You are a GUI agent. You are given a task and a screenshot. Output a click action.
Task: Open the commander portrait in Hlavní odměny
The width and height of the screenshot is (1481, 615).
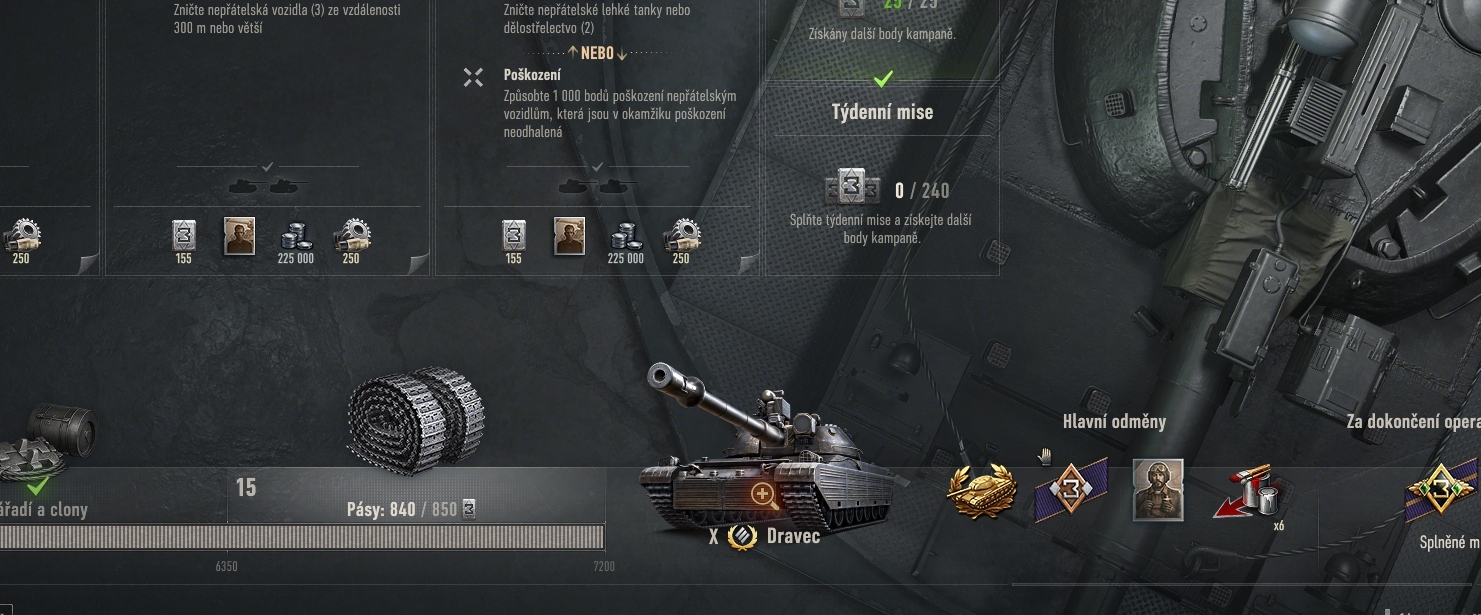[1158, 490]
